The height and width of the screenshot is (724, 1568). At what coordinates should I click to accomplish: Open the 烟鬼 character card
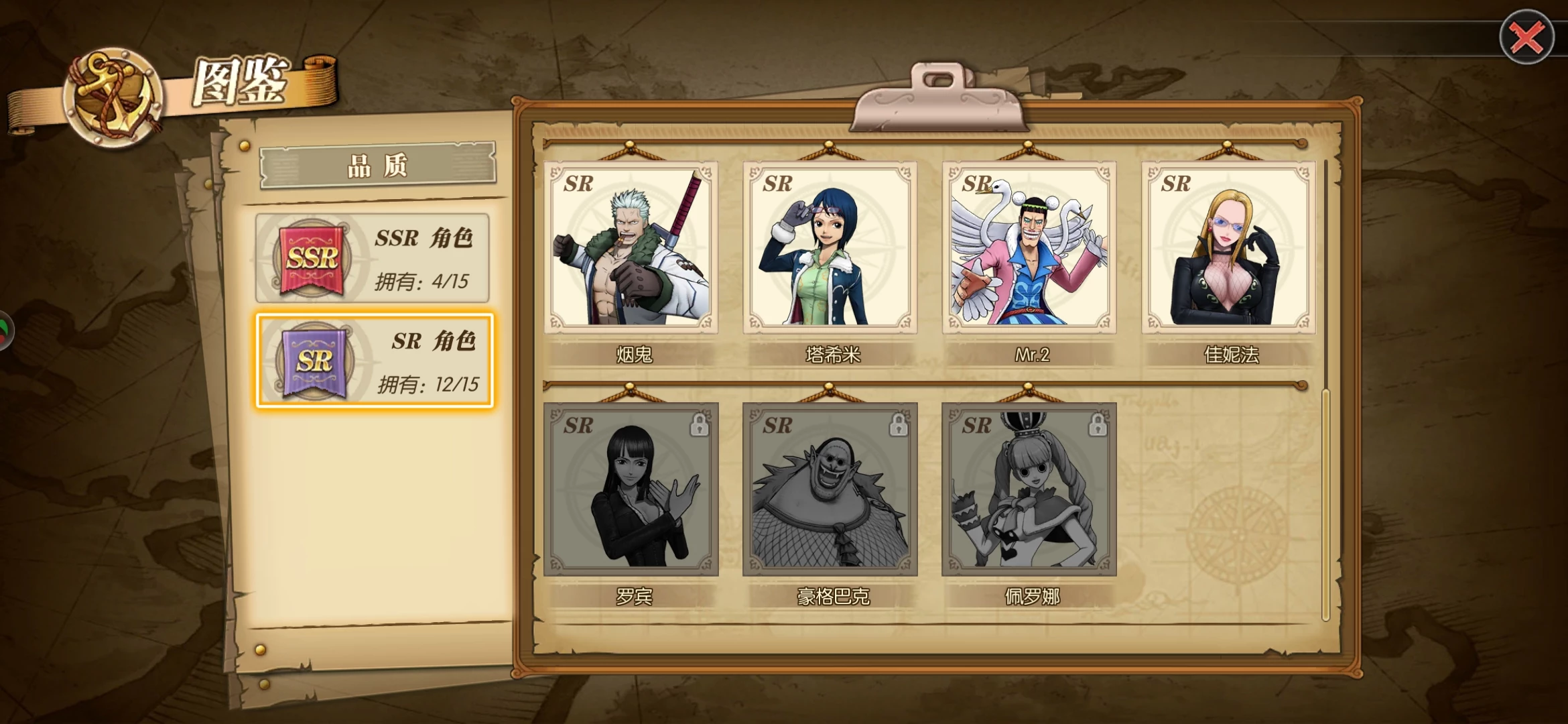(631, 248)
